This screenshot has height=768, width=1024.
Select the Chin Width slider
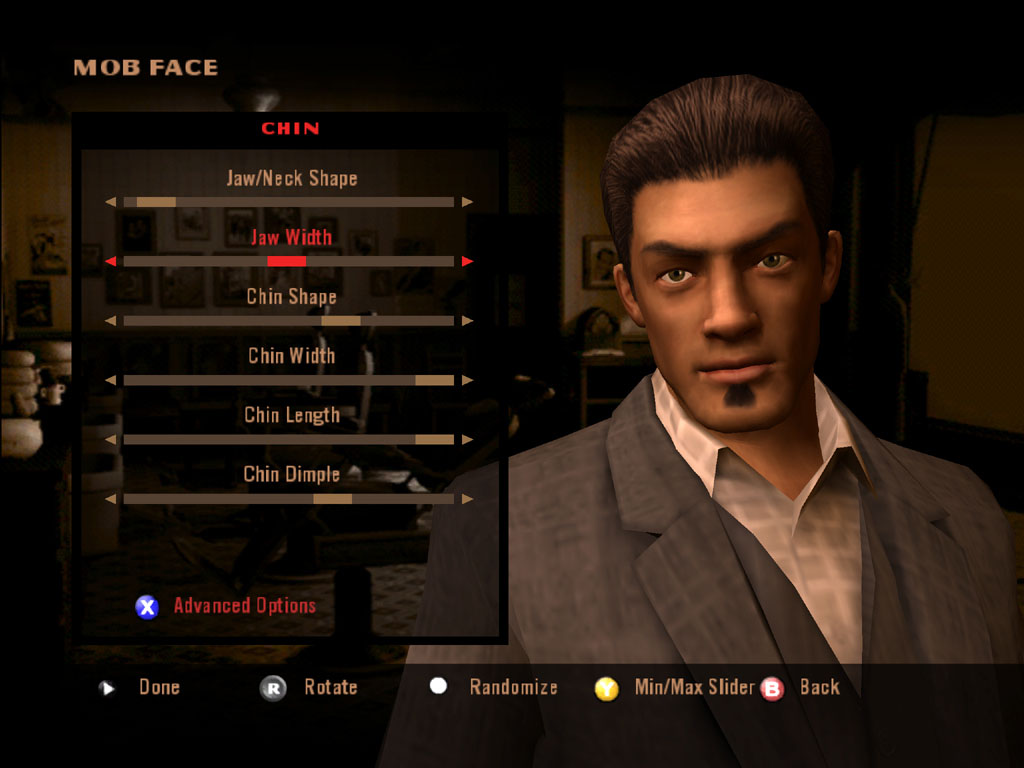pos(289,380)
